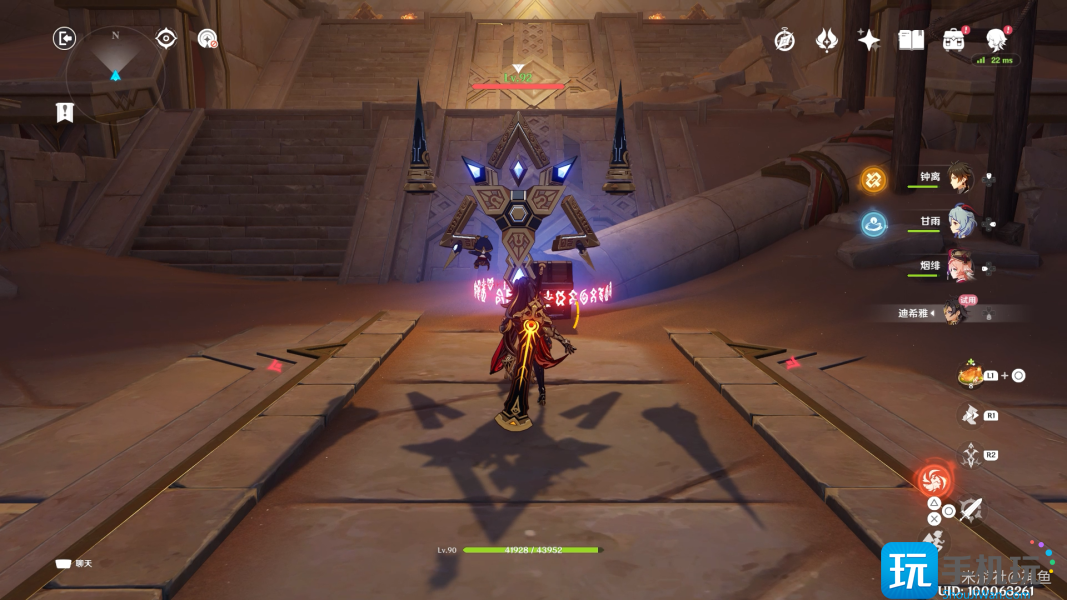The width and height of the screenshot is (1067, 600).
Task: Open the backpack inventory
Action: (953, 40)
